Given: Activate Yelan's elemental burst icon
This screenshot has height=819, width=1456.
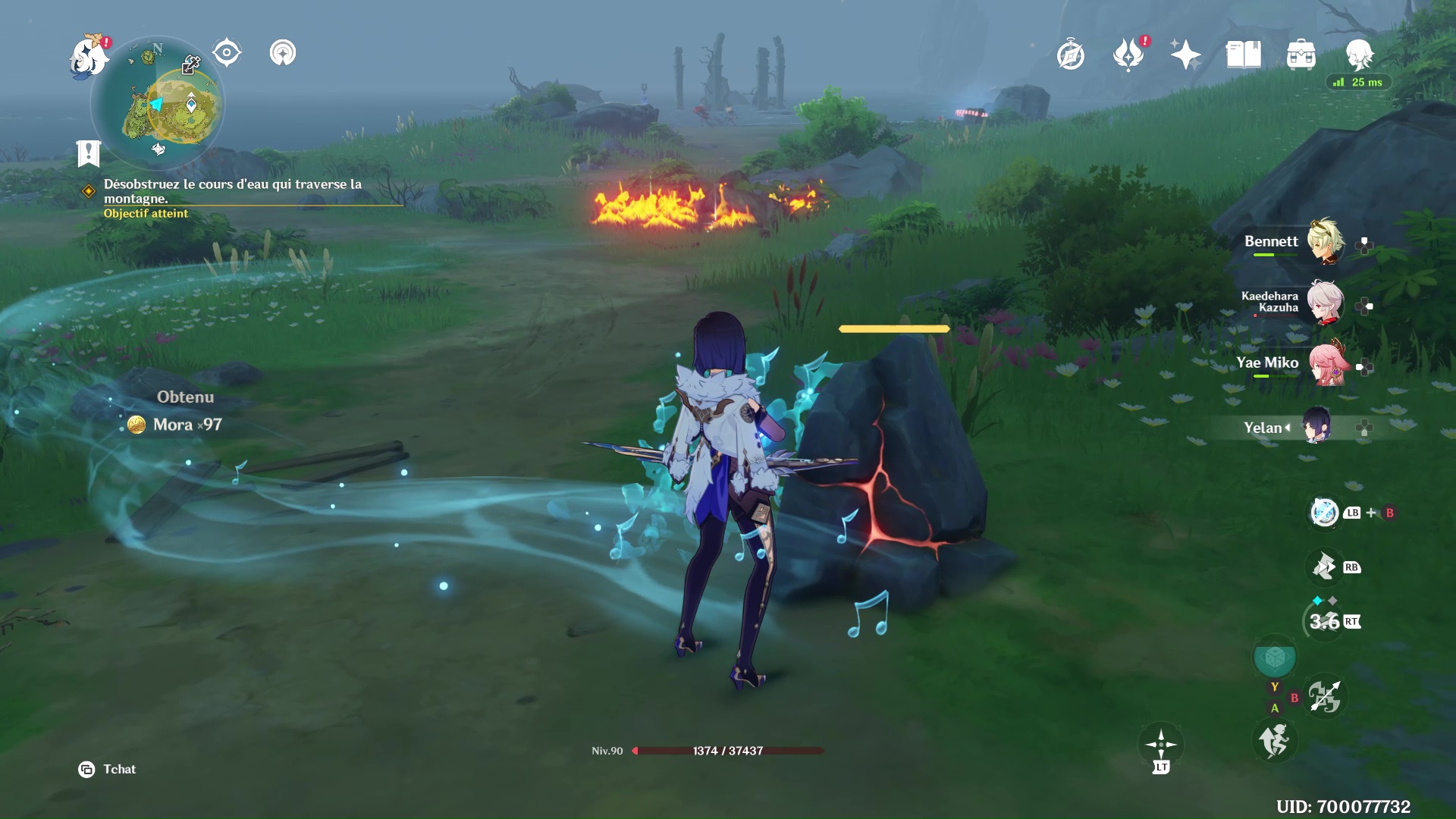Looking at the screenshot, I should point(1275,657).
